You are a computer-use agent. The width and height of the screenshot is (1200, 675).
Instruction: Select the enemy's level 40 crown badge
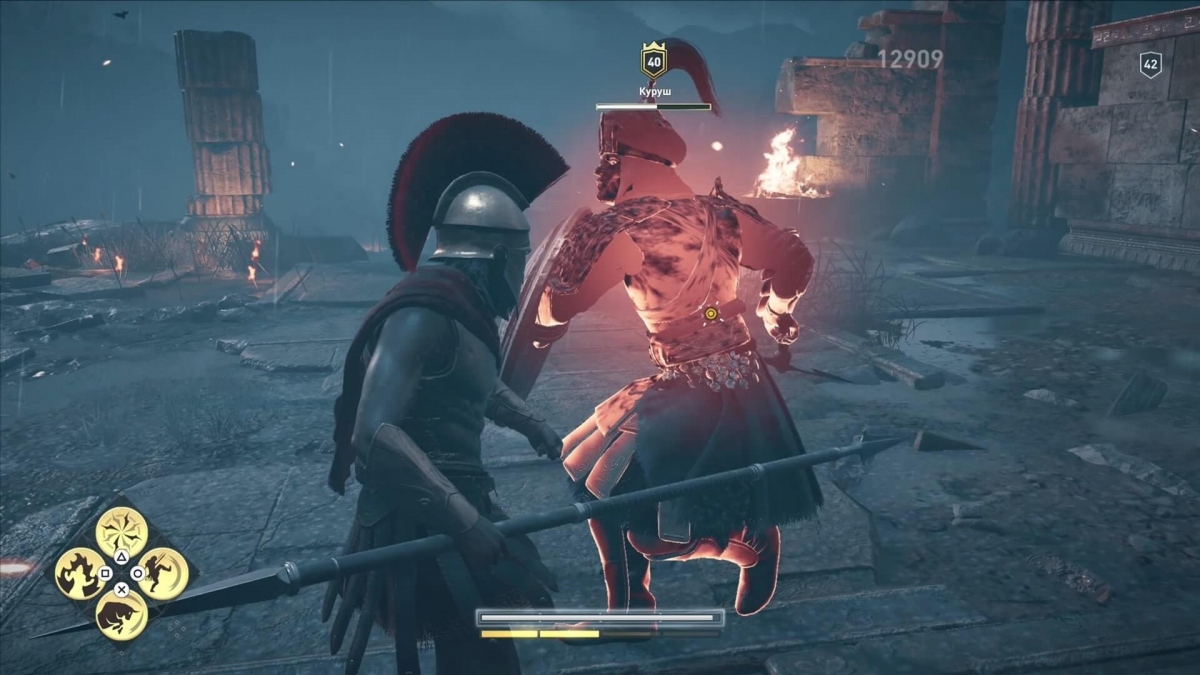click(654, 62)
